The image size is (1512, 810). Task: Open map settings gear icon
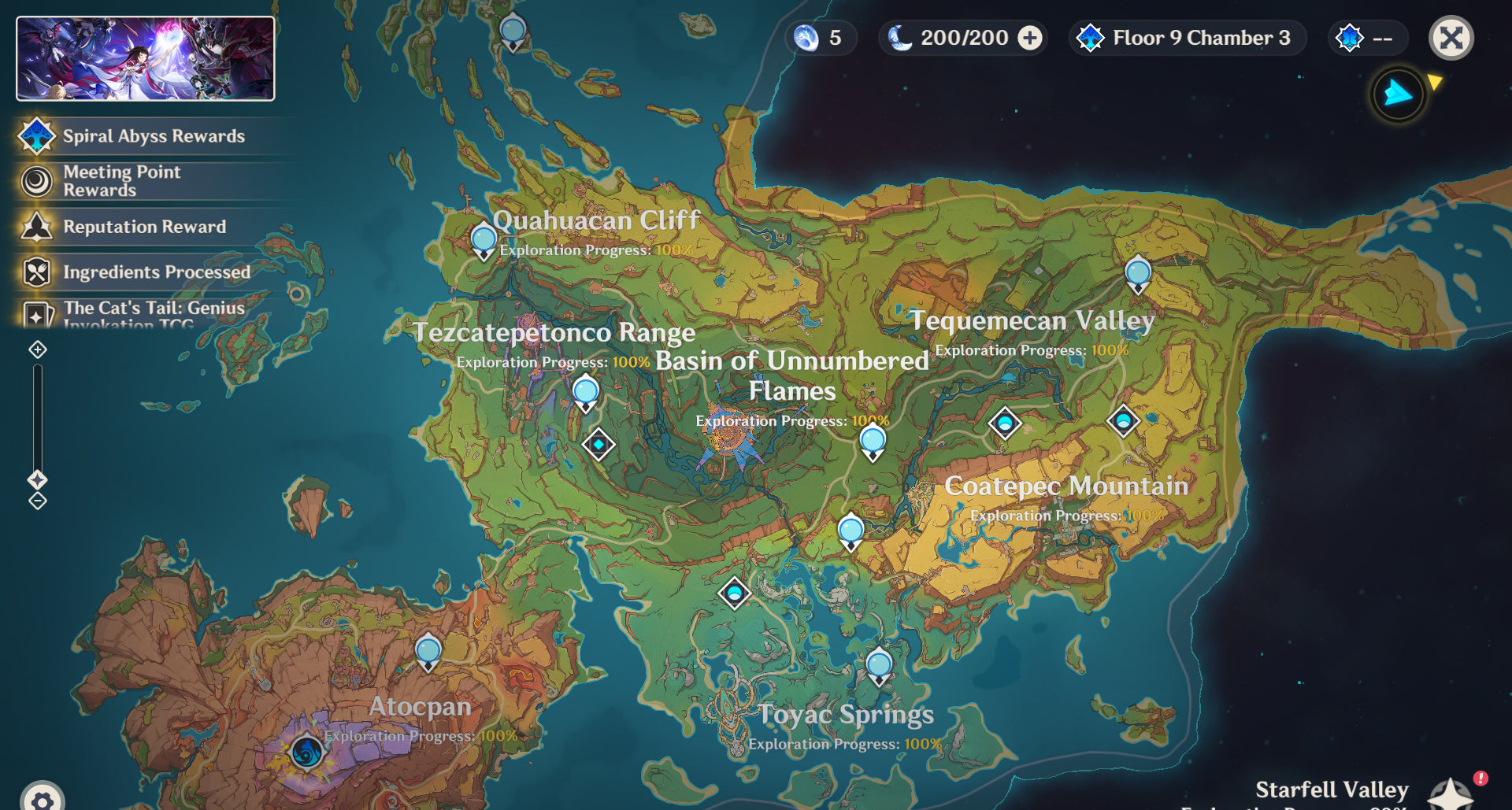[43, 799]
